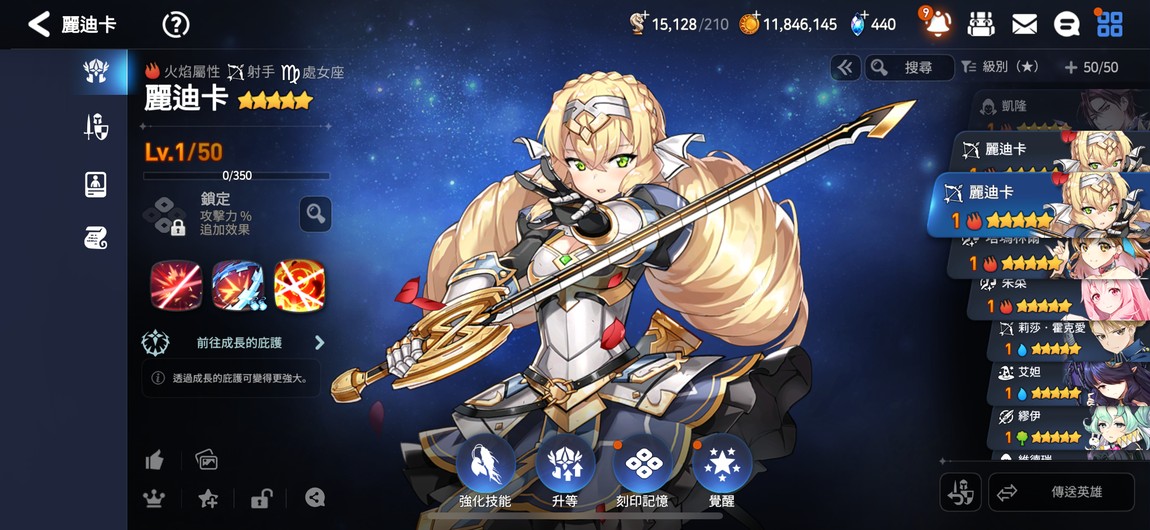Open the 級別（★）sort dropdown
This screenshot has width=1150, height=530.
[x=1000, y=67]
